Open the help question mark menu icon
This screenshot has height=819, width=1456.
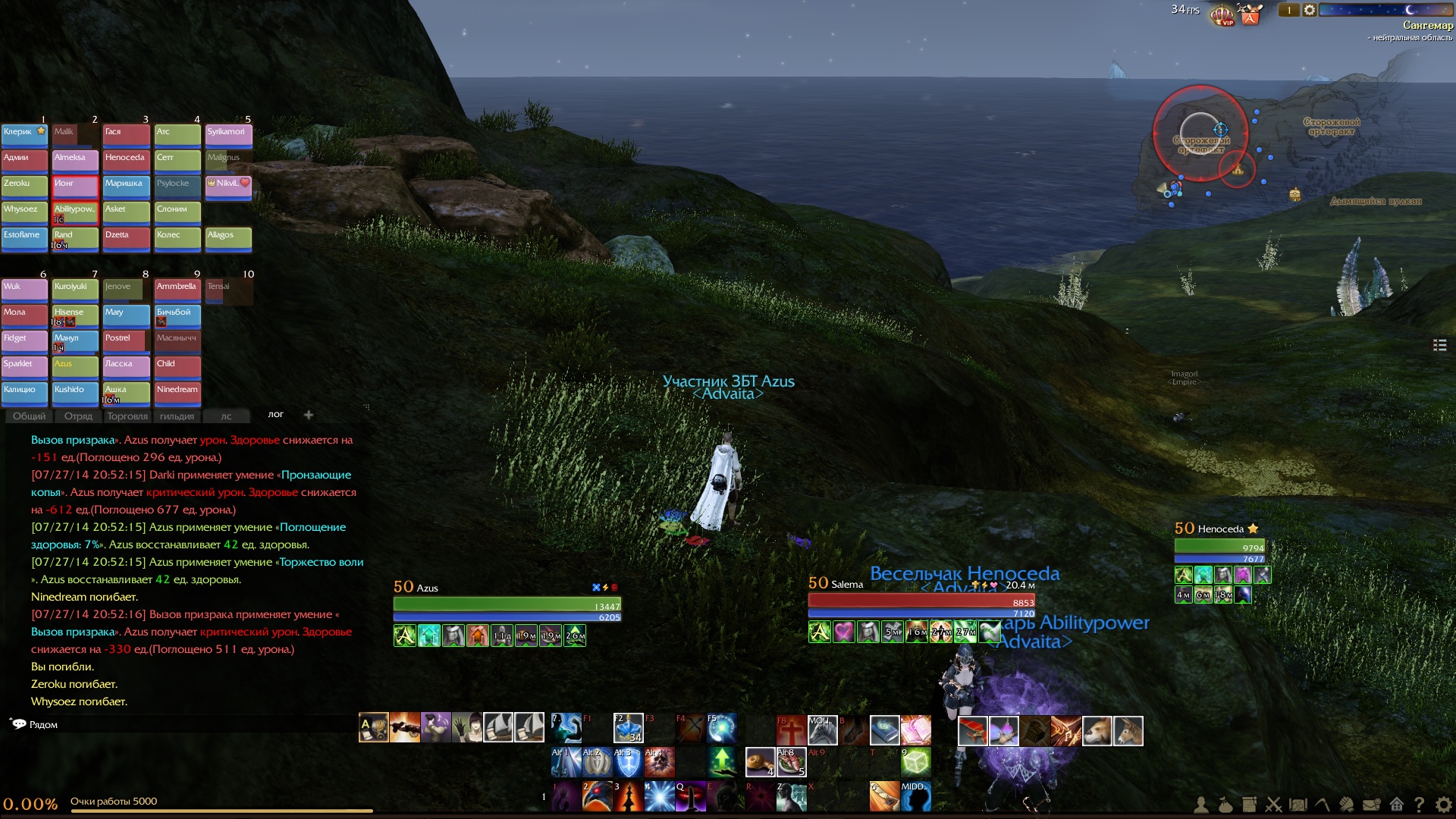point(1419,805)
